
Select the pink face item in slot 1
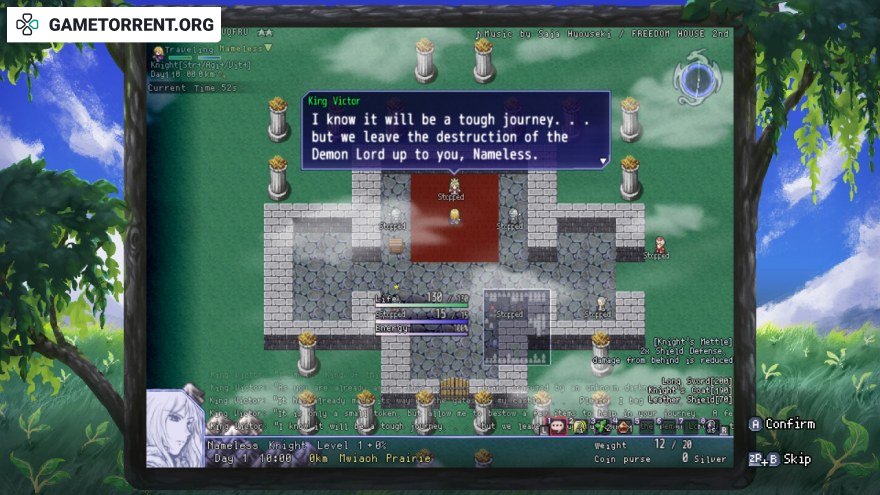[557, 426]
